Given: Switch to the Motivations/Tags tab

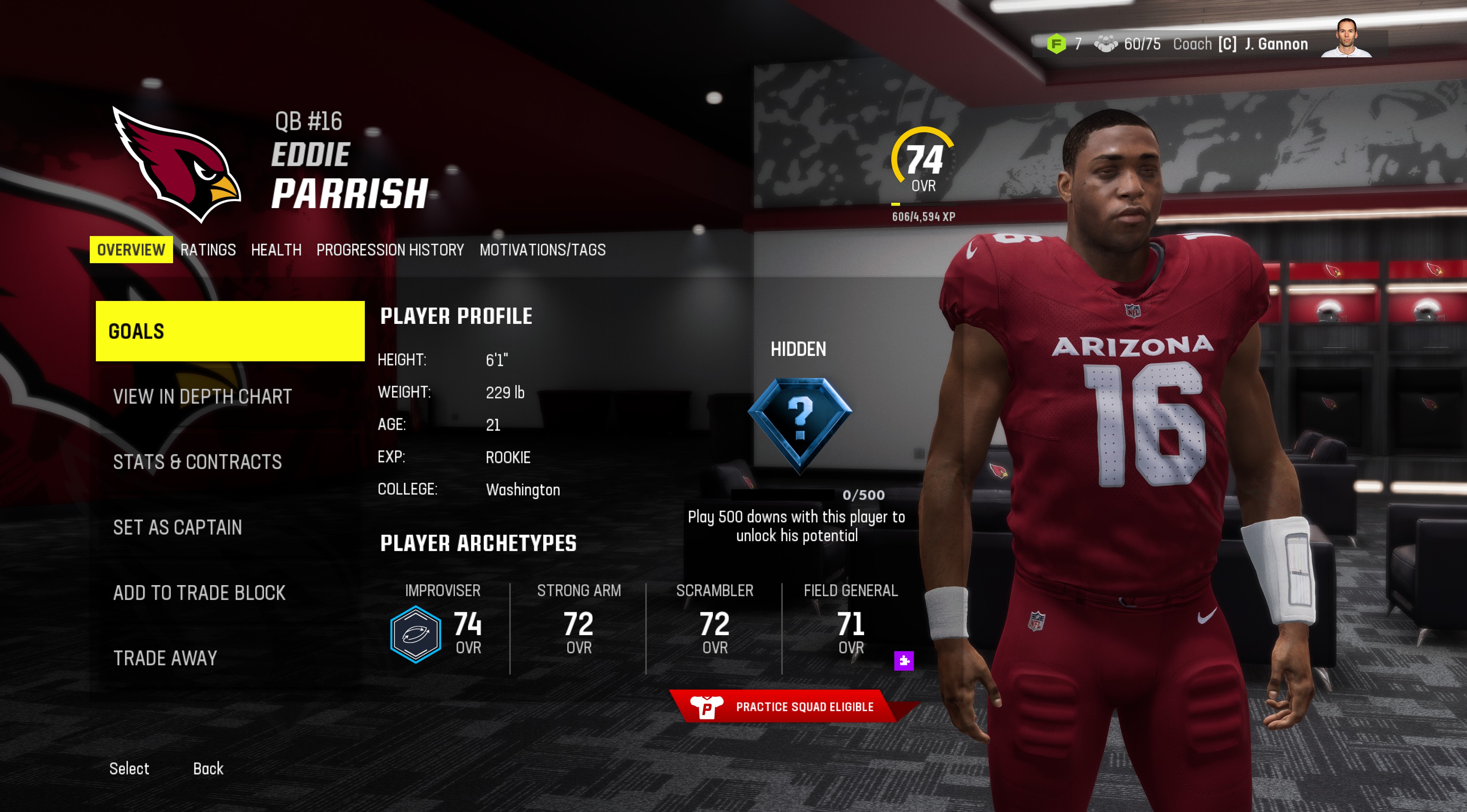Looking at the screenshot, I should coord(542,250).
